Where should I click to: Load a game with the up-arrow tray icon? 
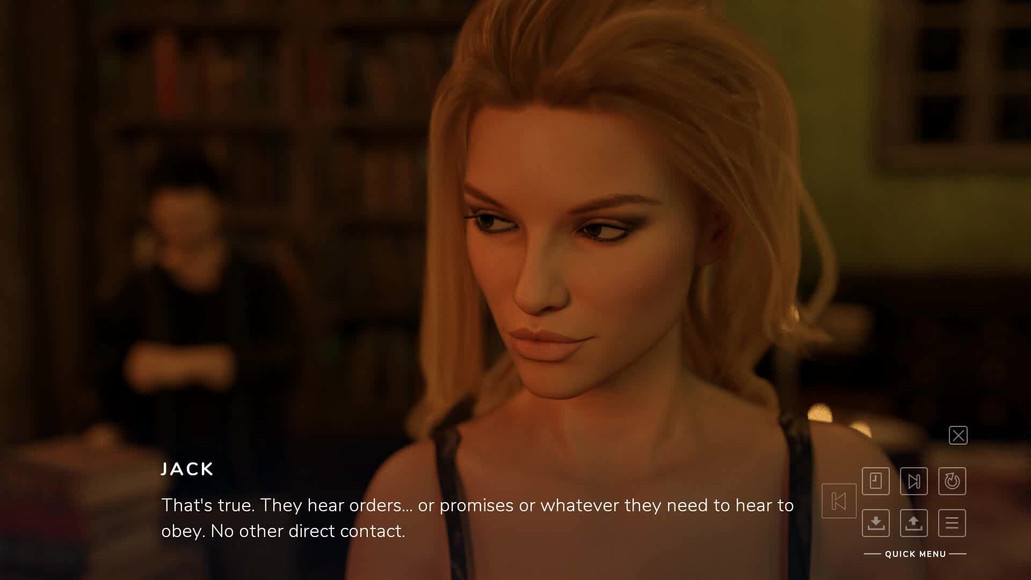[914, 523]
